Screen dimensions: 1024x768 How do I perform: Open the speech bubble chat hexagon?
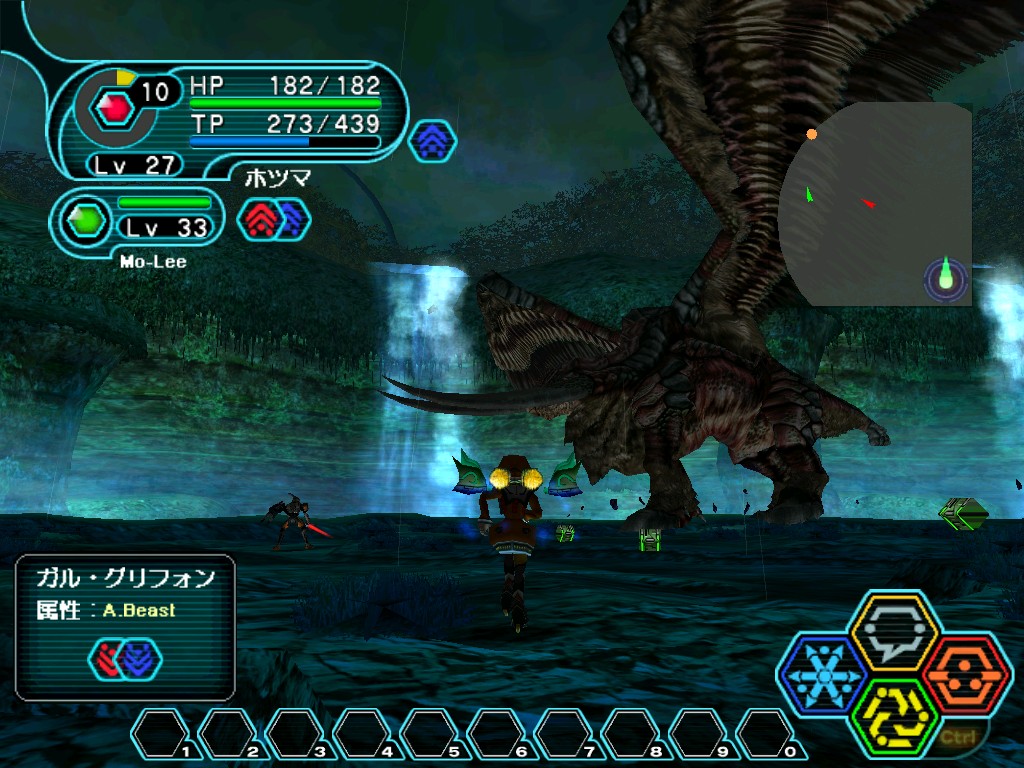coord(893,630)
